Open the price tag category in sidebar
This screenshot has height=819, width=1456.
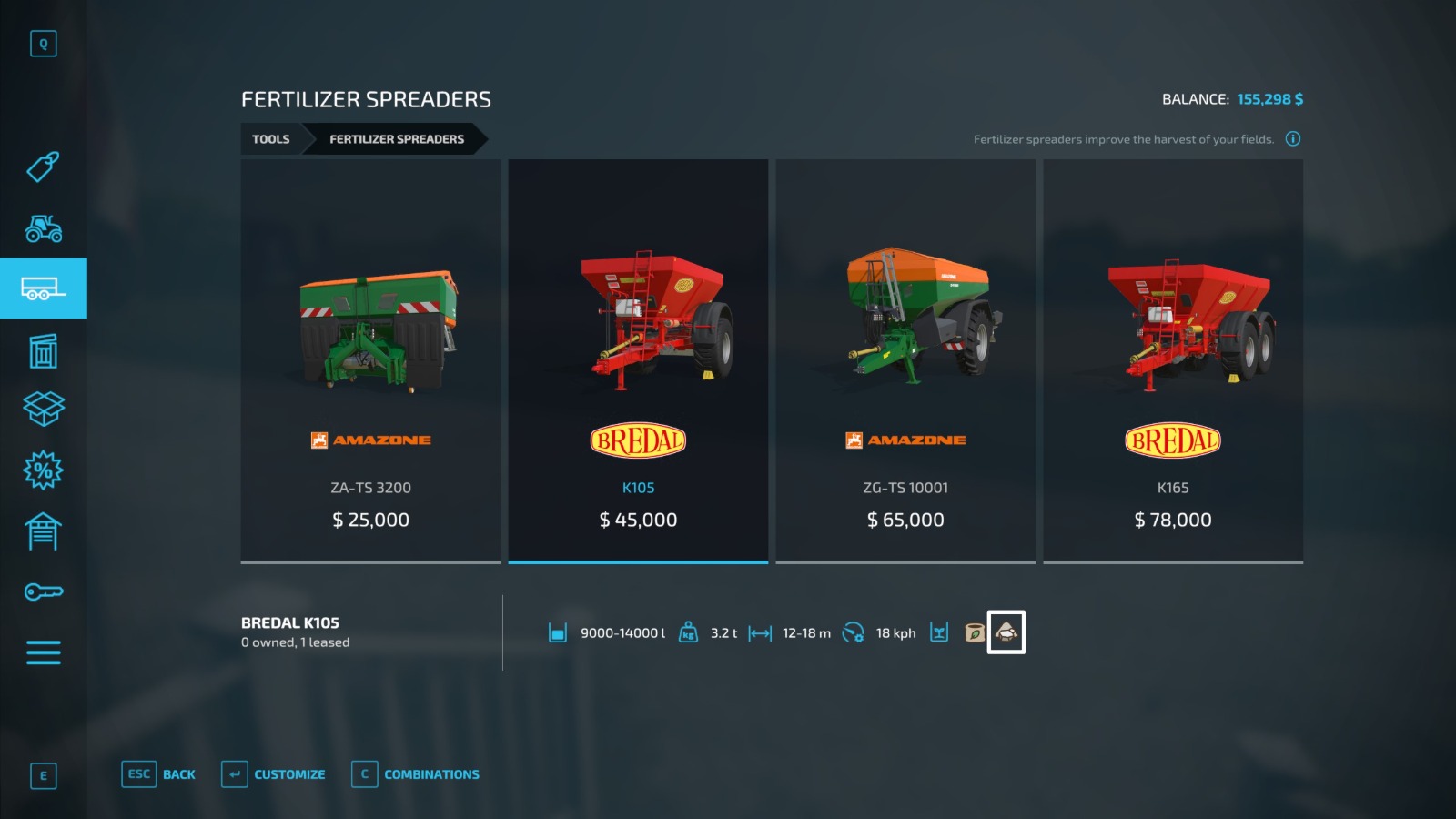tap(43, 167)
